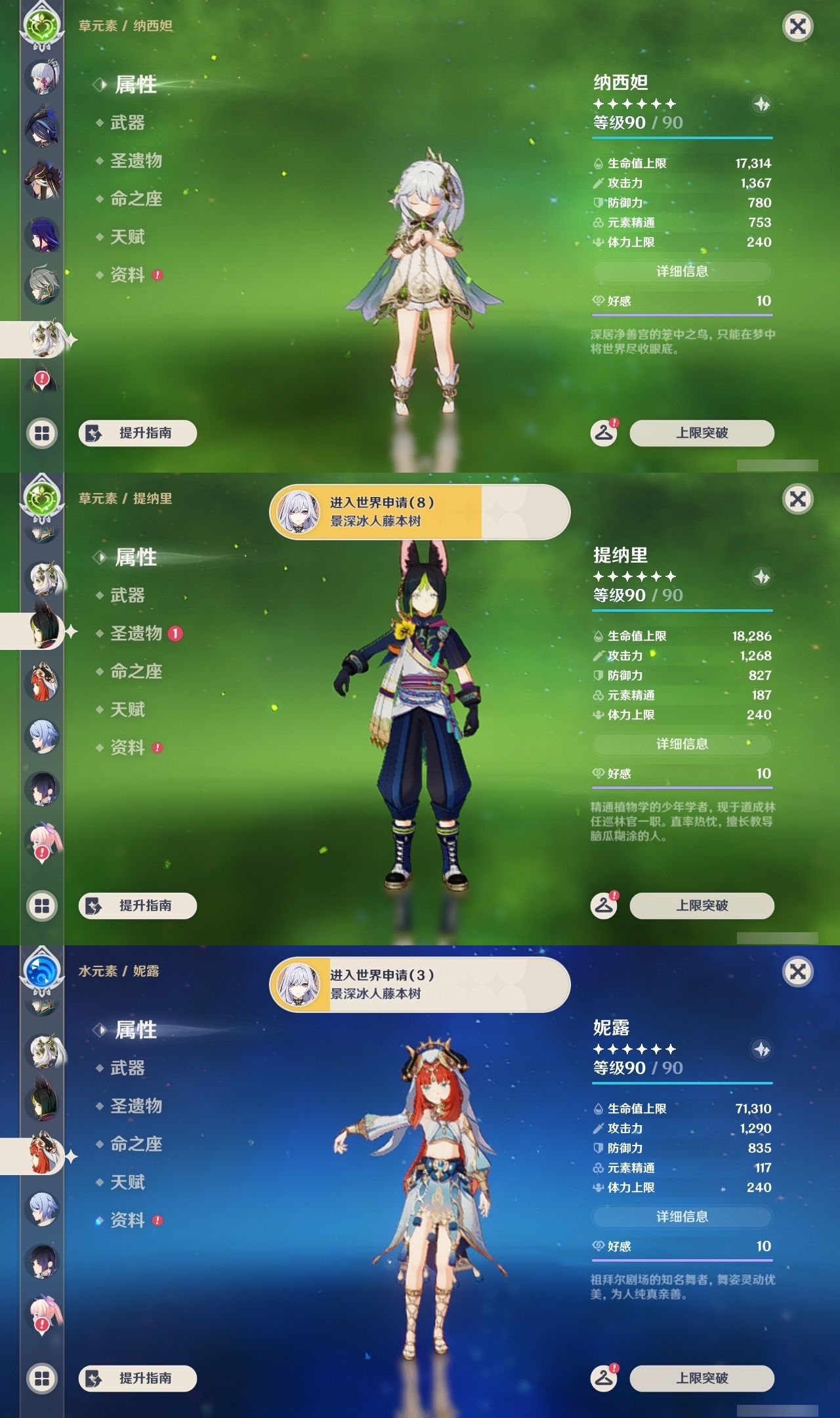Open 圣遗物 entry with red notification

tap(137, 632)
